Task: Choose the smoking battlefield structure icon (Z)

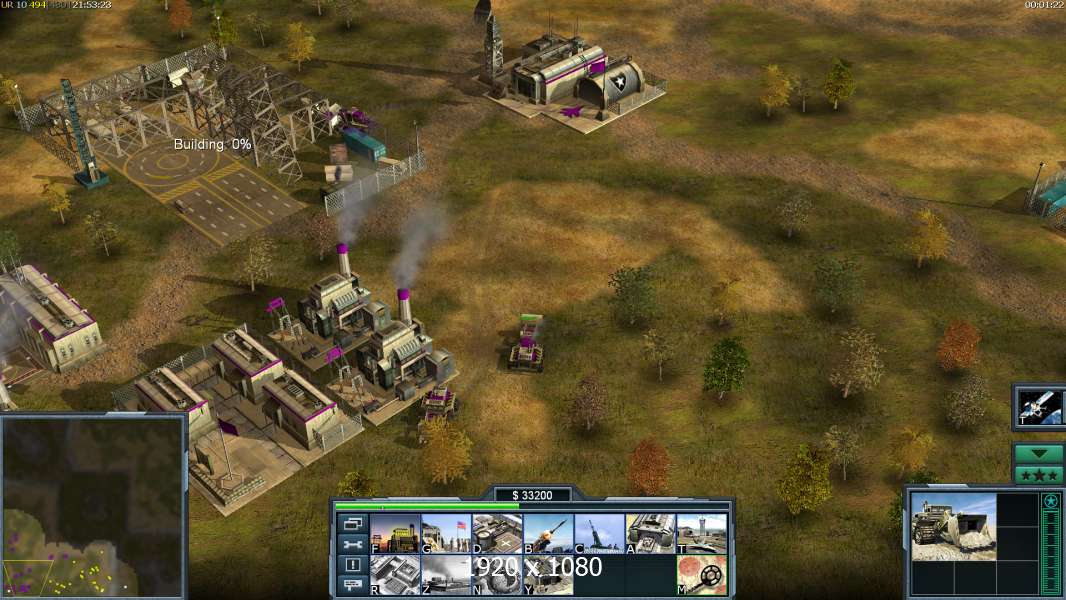Action: 446,575
